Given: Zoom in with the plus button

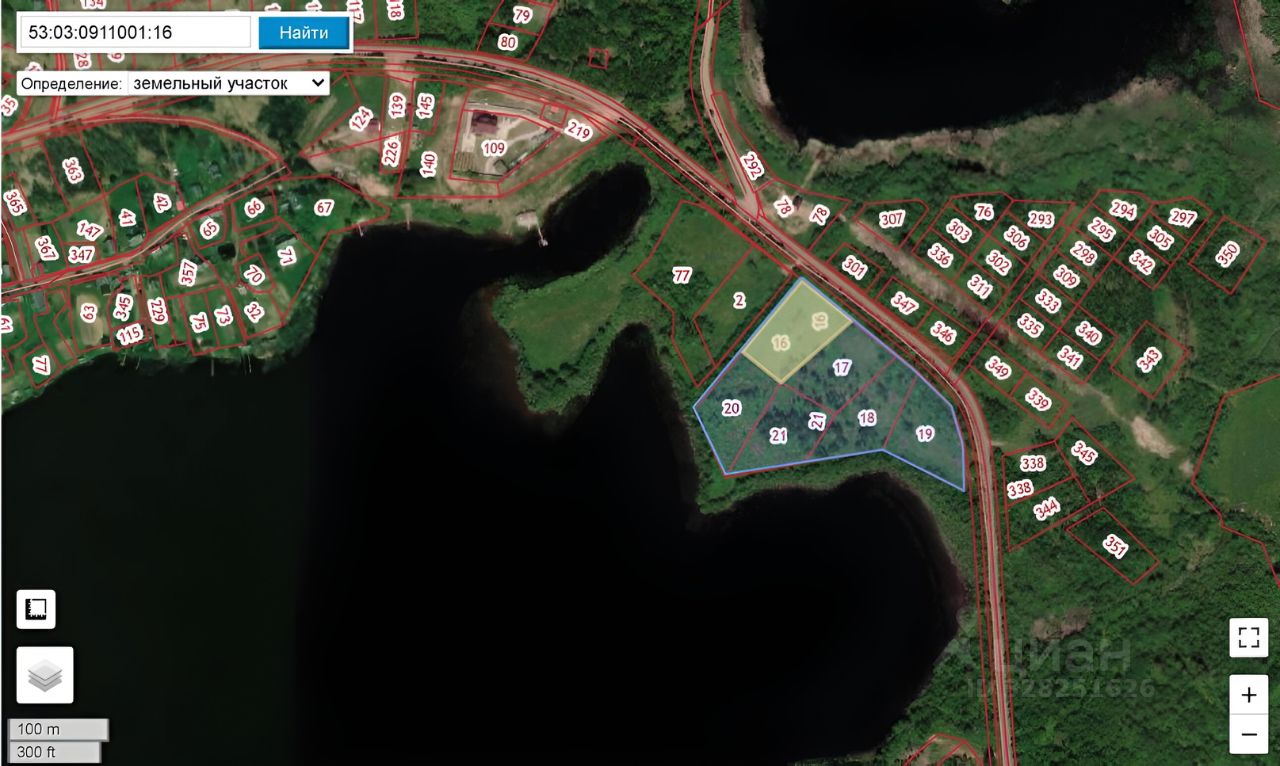Looking at the screenshot, I should 1248,695.
